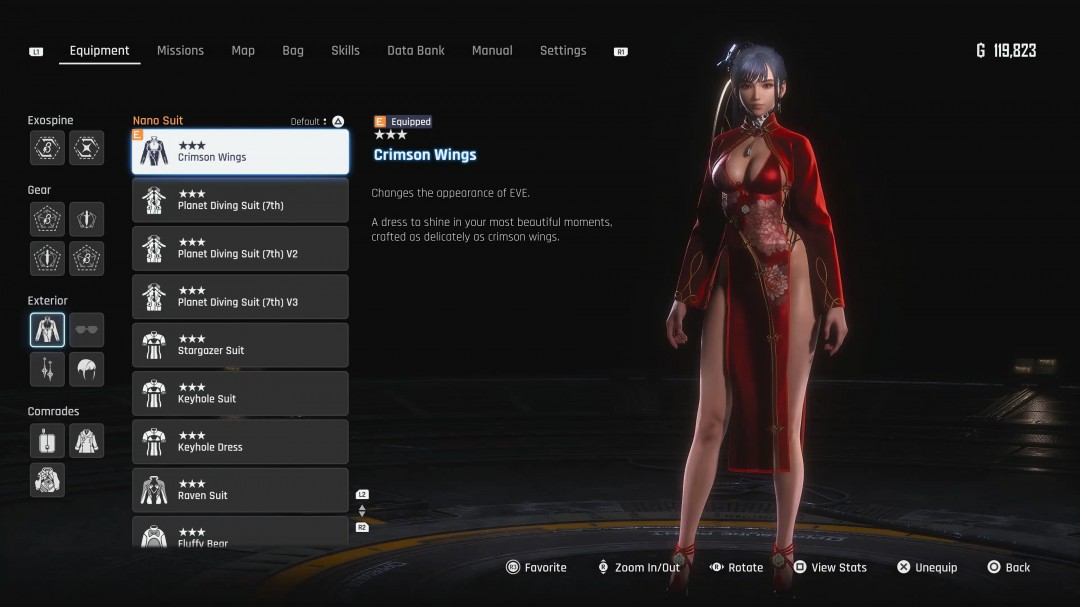Show the Skills tab
The height and width of the screenshot is (607, 1080).
click(345, 51)
